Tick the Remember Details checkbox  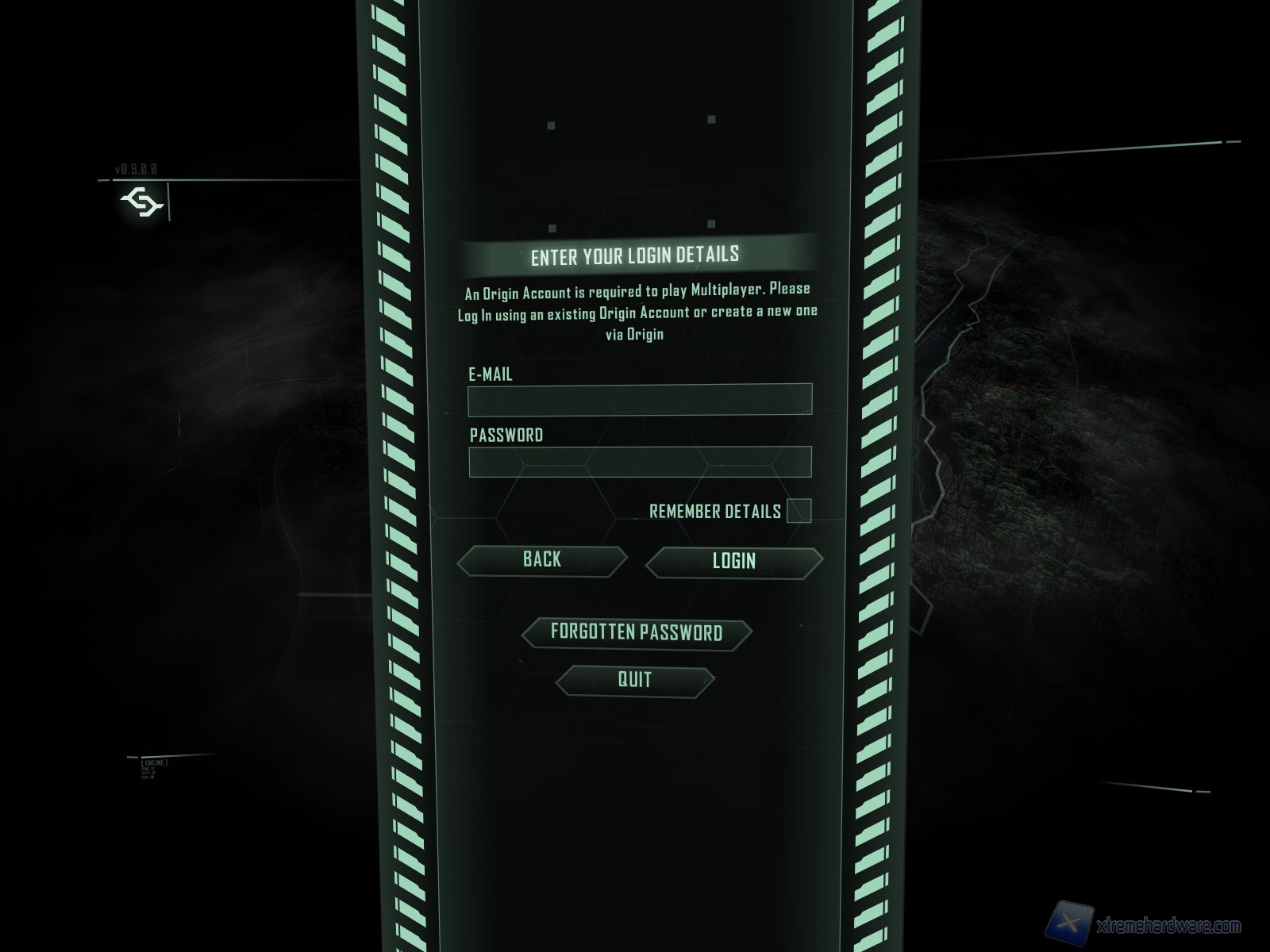pyautogui.click(x=799, y=511)
